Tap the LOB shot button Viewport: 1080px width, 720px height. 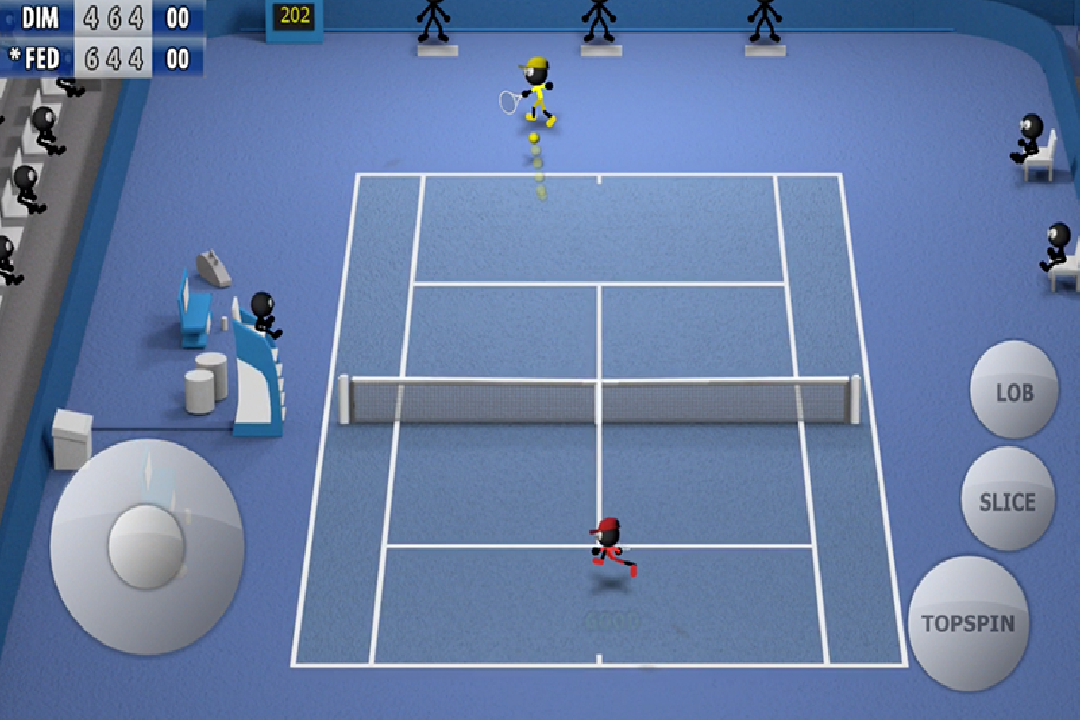tap(1013, 391)
